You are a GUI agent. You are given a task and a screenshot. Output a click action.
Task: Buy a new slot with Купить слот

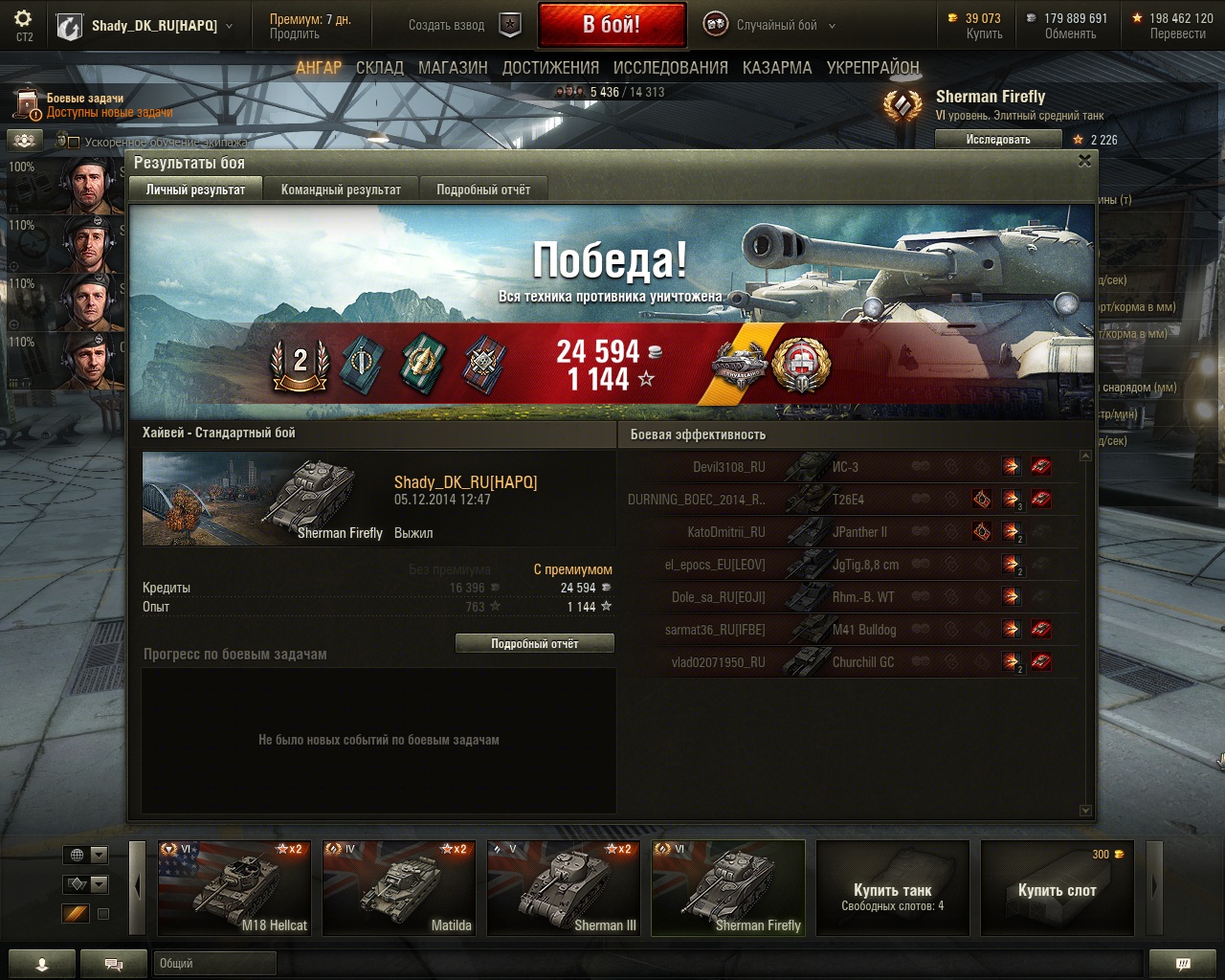pos(1057,888)
